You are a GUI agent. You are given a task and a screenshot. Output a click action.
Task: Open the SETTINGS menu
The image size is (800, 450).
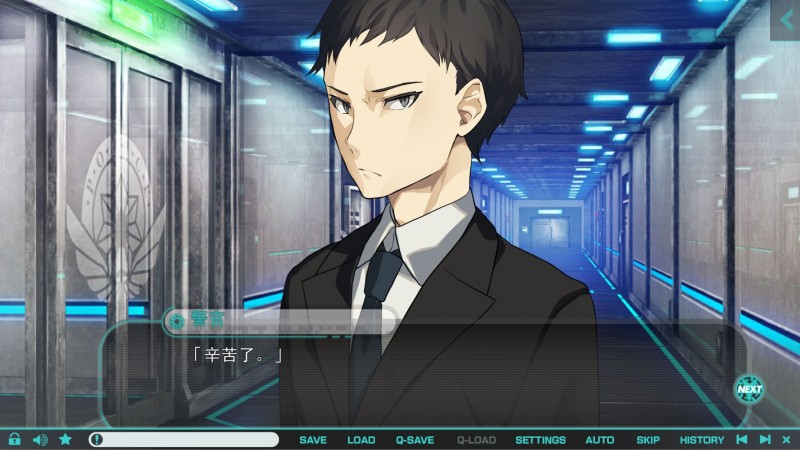[540, 440]
